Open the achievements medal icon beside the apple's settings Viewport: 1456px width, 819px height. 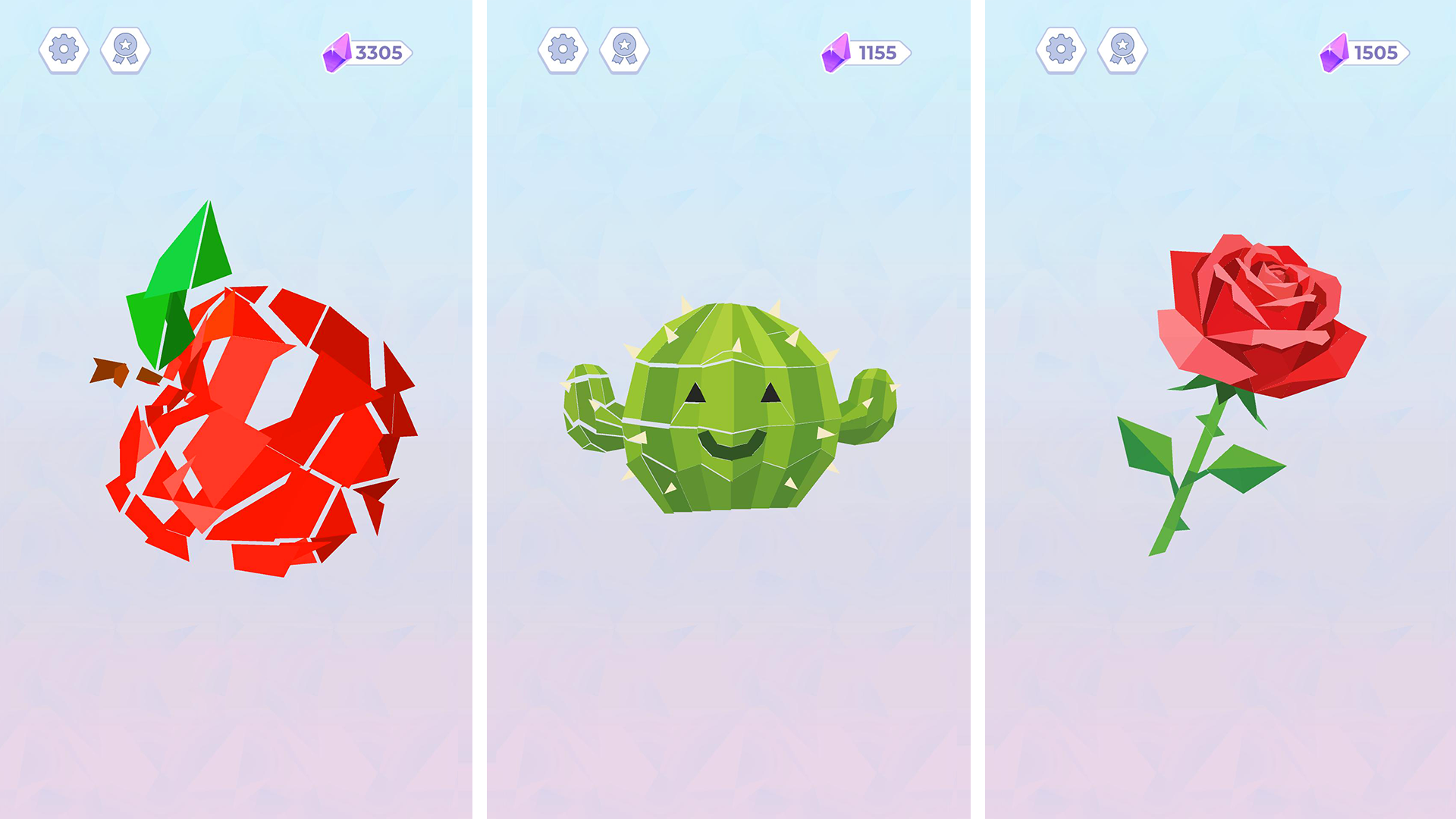(x=126, y=49)
